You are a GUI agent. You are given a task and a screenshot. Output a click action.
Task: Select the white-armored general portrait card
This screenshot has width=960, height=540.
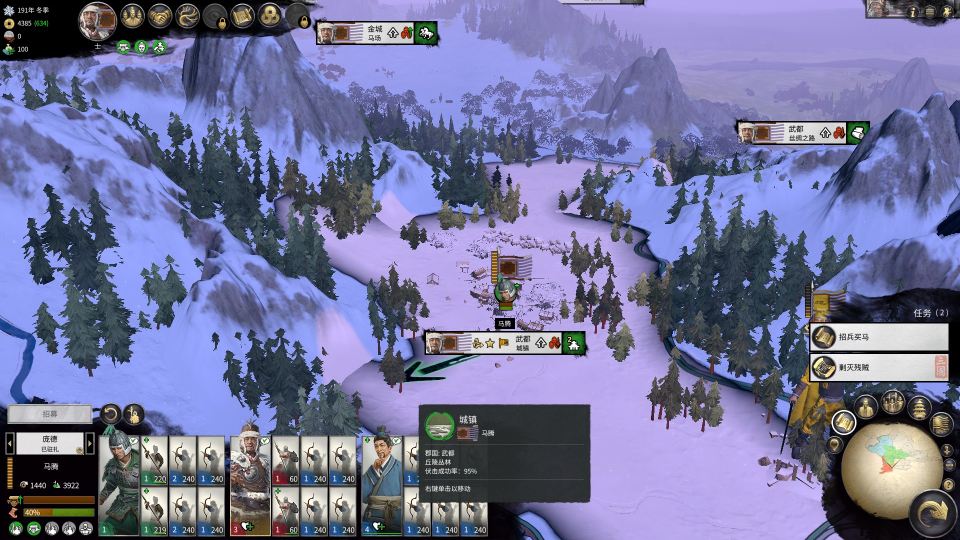coord(251,485)
